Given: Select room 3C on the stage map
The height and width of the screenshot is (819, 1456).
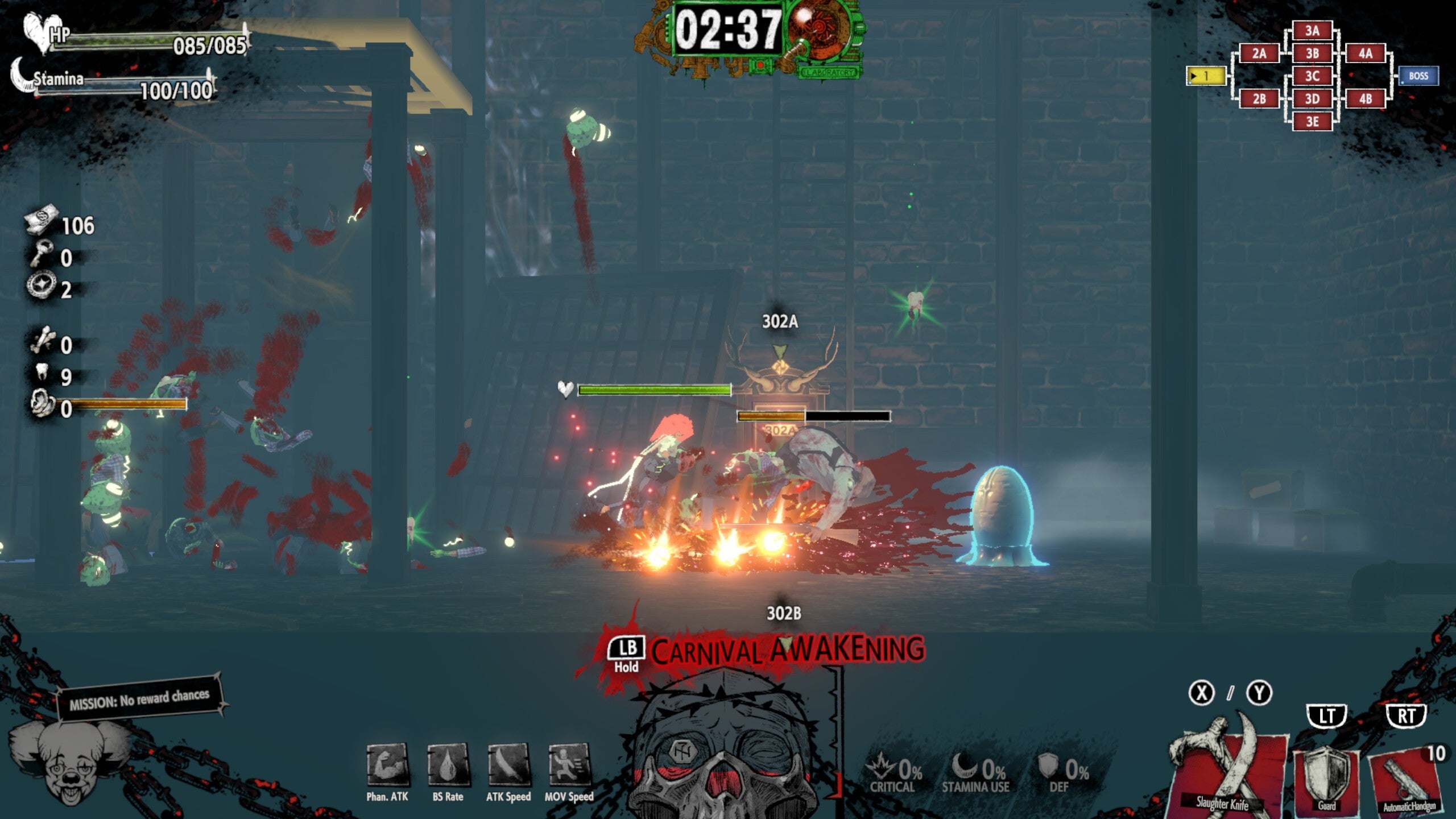Looking at the screenshot, I should pos(1312,76).
